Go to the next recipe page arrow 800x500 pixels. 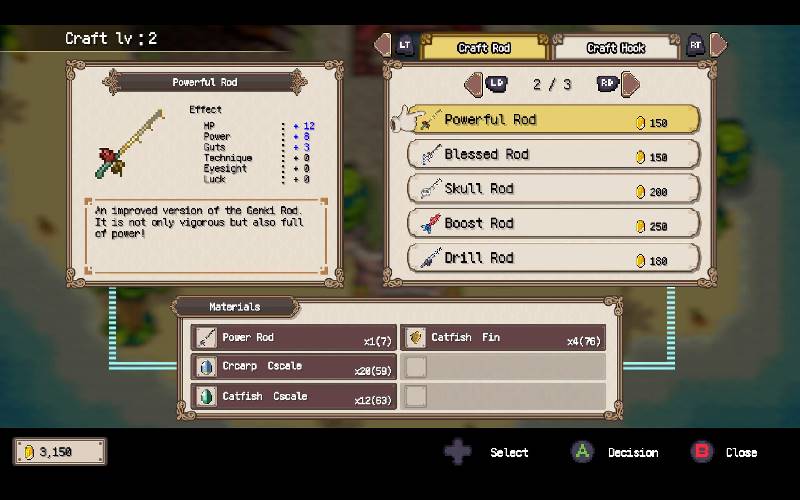pos(630,84)
